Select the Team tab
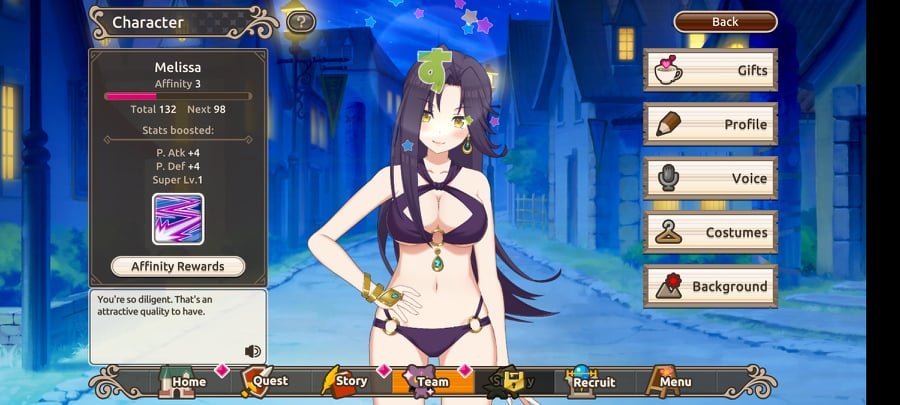Screen dimensions: 900x405 click(427, 381)
